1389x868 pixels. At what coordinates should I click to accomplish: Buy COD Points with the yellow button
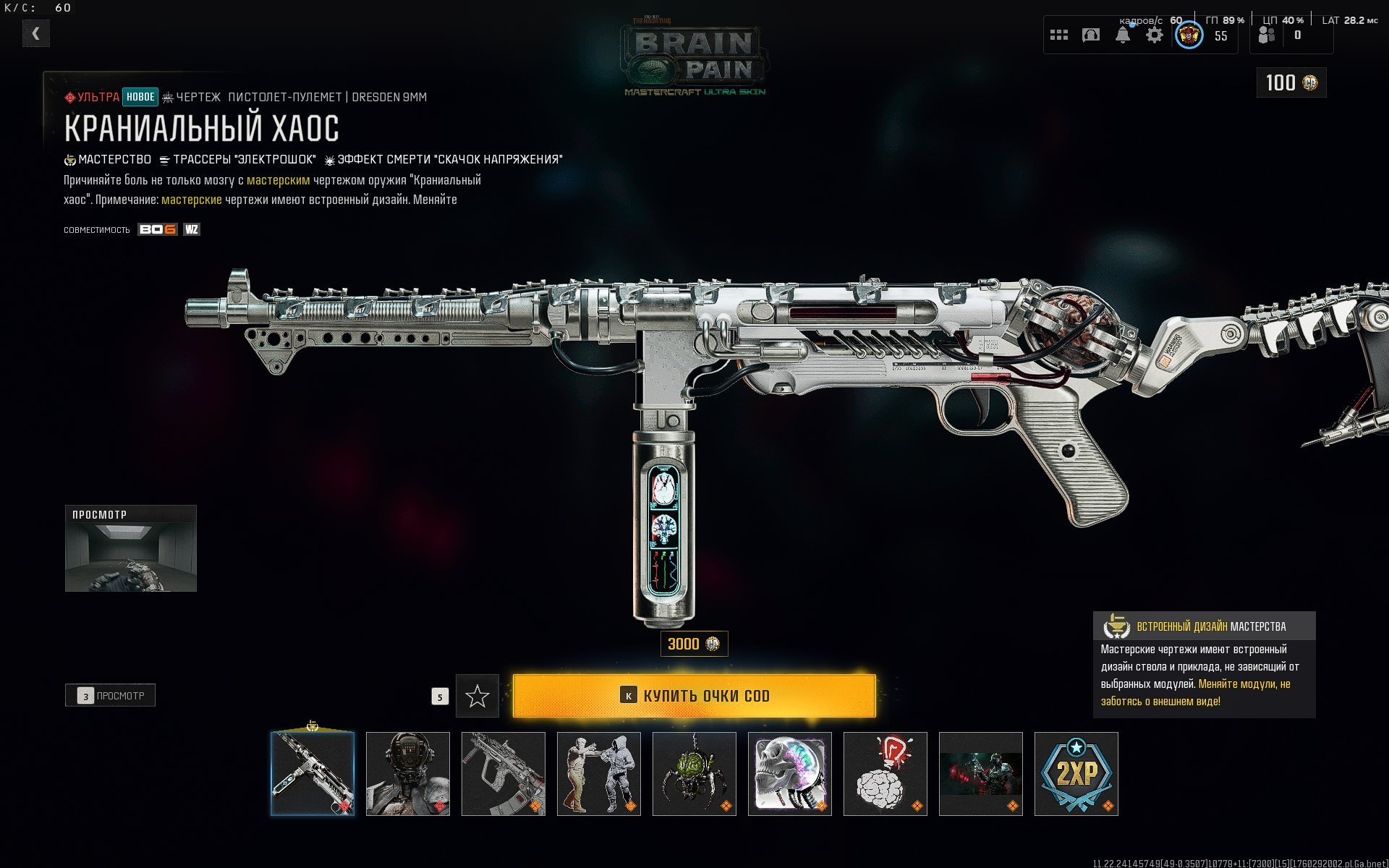tap(694, 696)
